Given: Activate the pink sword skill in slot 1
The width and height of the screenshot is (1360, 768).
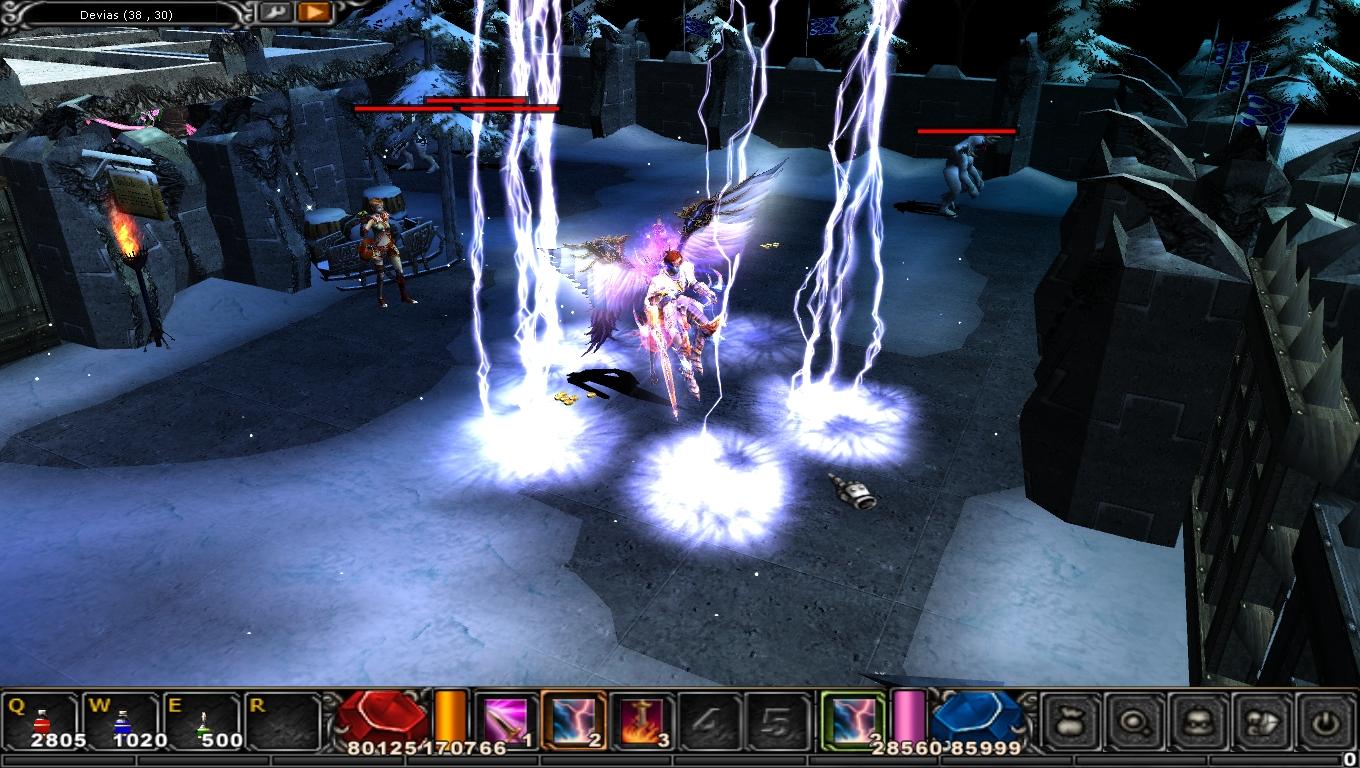Looking at the screenshot, I should click(503, 720).
